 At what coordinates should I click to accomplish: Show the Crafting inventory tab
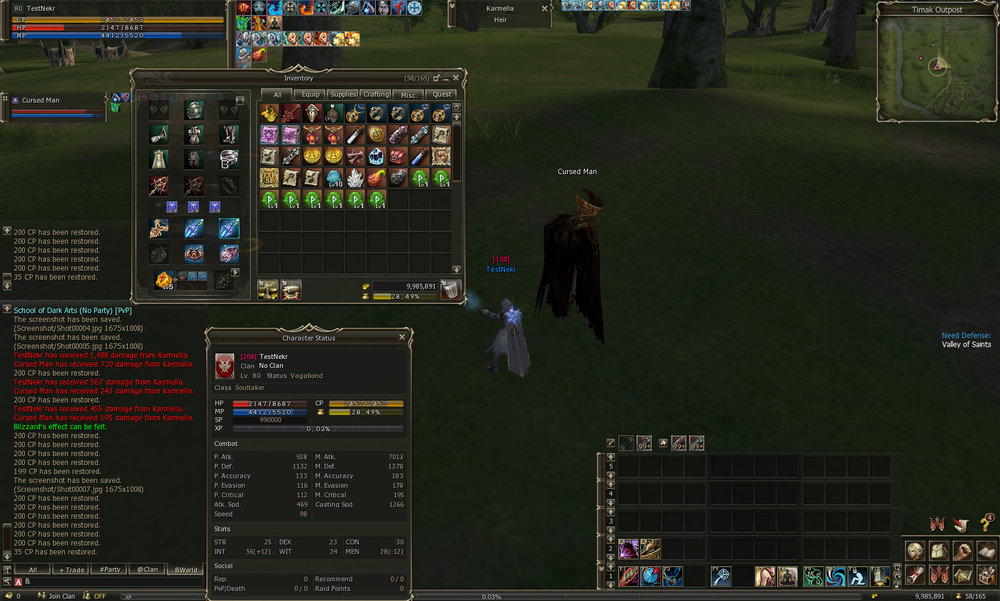375,94
